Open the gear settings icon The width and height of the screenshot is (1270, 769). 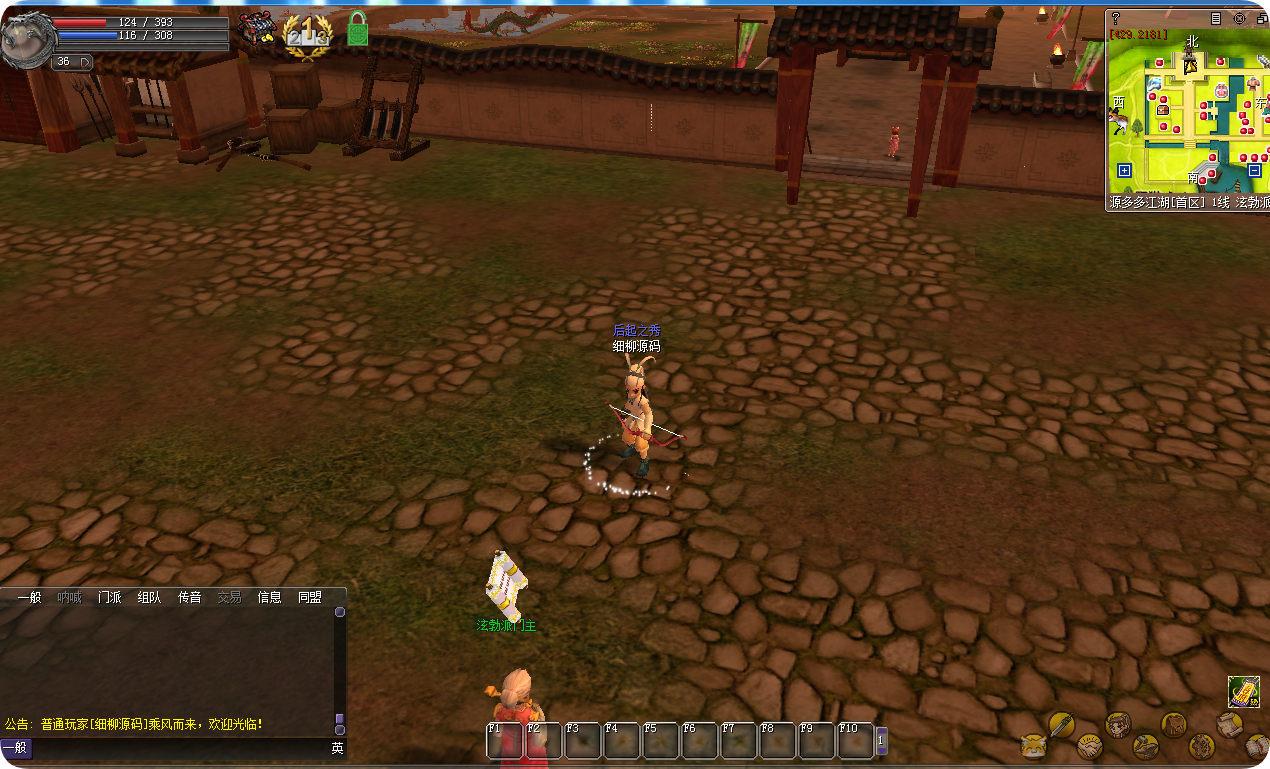click(x=1202, y=746)
